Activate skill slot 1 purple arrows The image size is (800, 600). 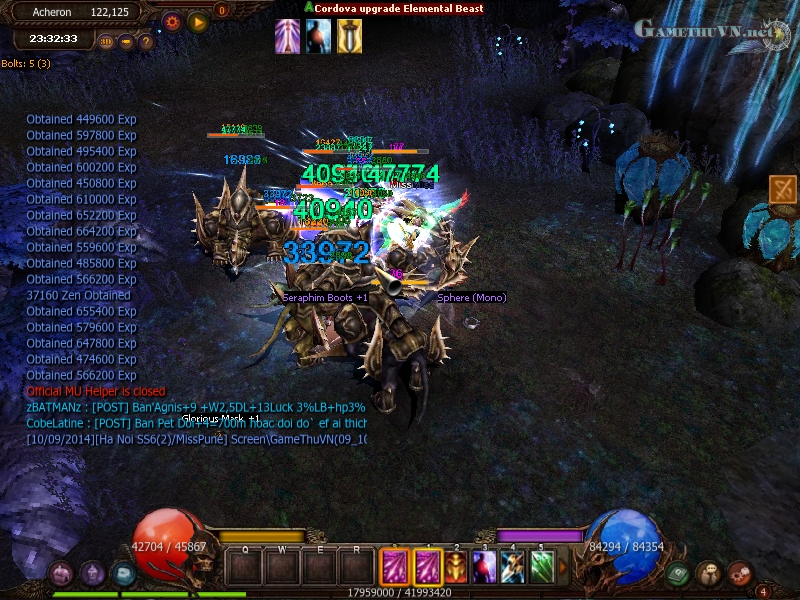coord(427,567)
